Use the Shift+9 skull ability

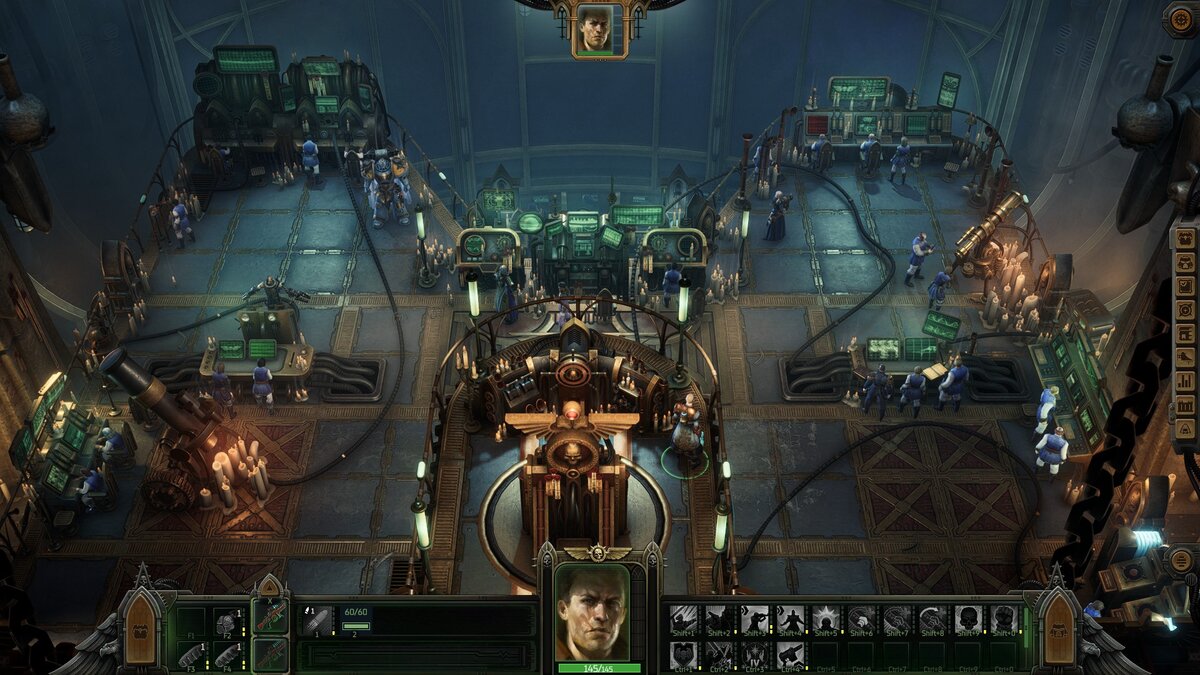pos(968,620)
